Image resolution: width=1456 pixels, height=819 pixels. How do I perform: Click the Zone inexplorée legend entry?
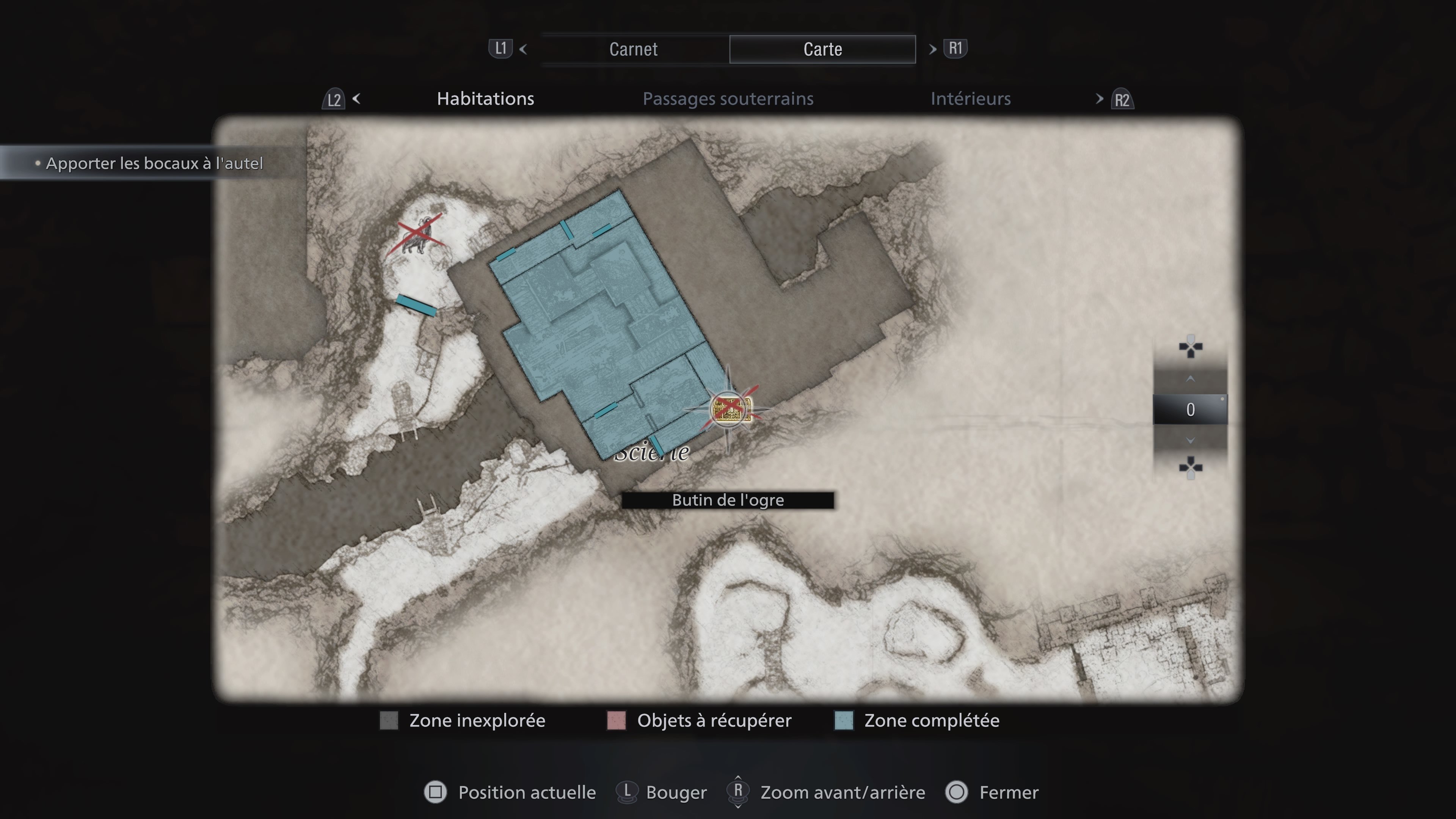[x=477, y=721]
